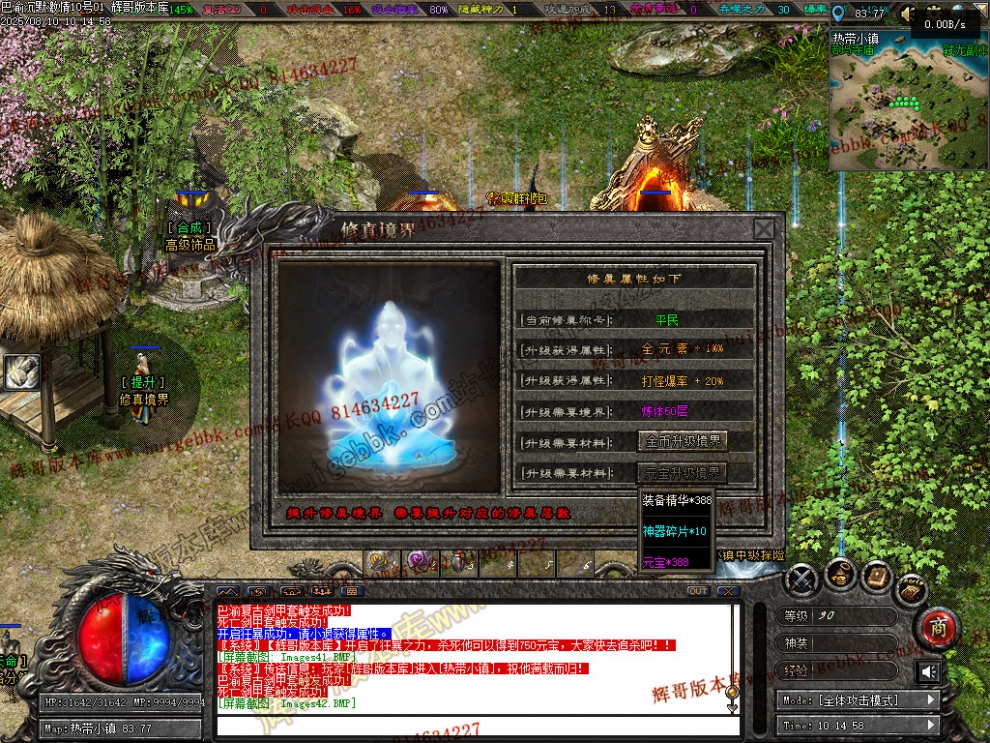Toggle the speaker sound icon above the minimap
Viewport: 990px width, 743px height.
point(907,14)
